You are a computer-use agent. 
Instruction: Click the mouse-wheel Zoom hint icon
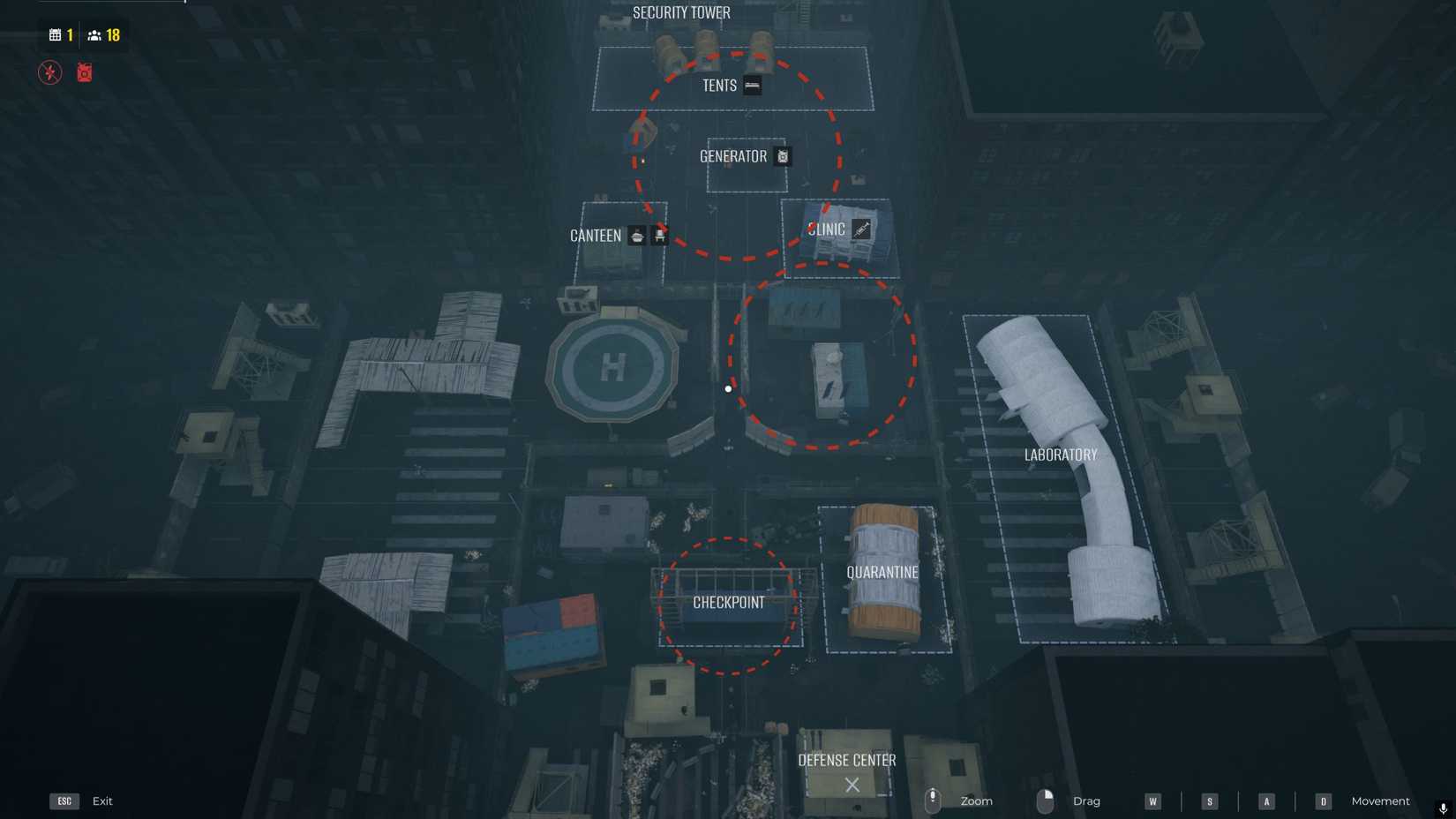tap(933, 800)
